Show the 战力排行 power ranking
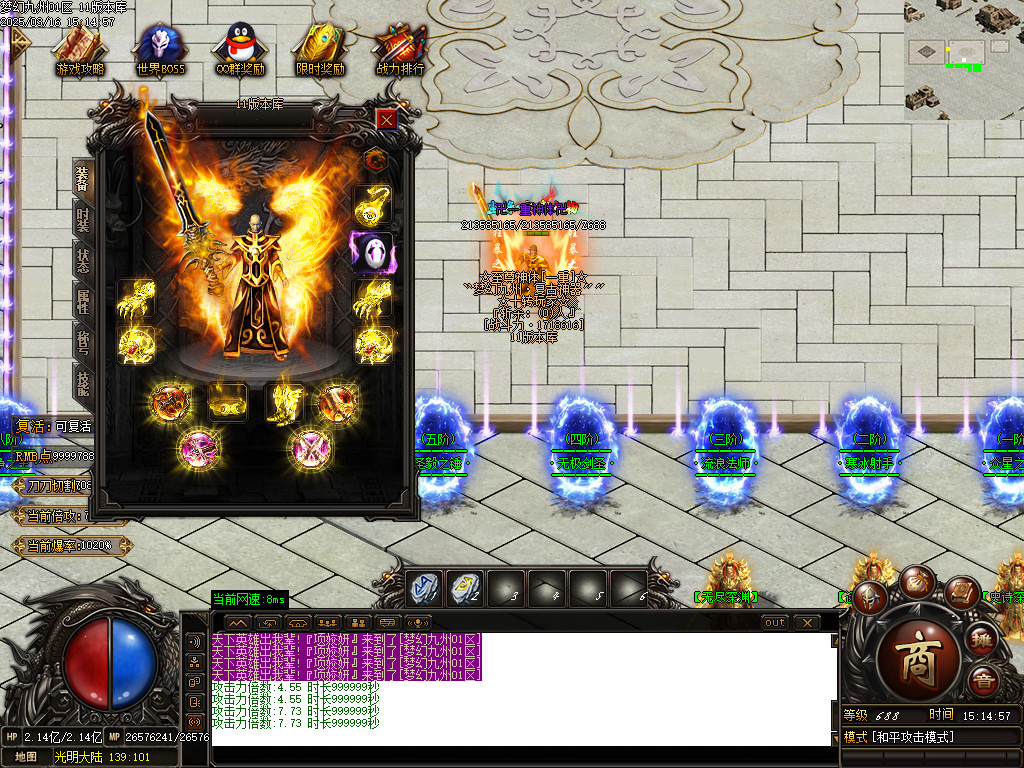 coord(400,48)
